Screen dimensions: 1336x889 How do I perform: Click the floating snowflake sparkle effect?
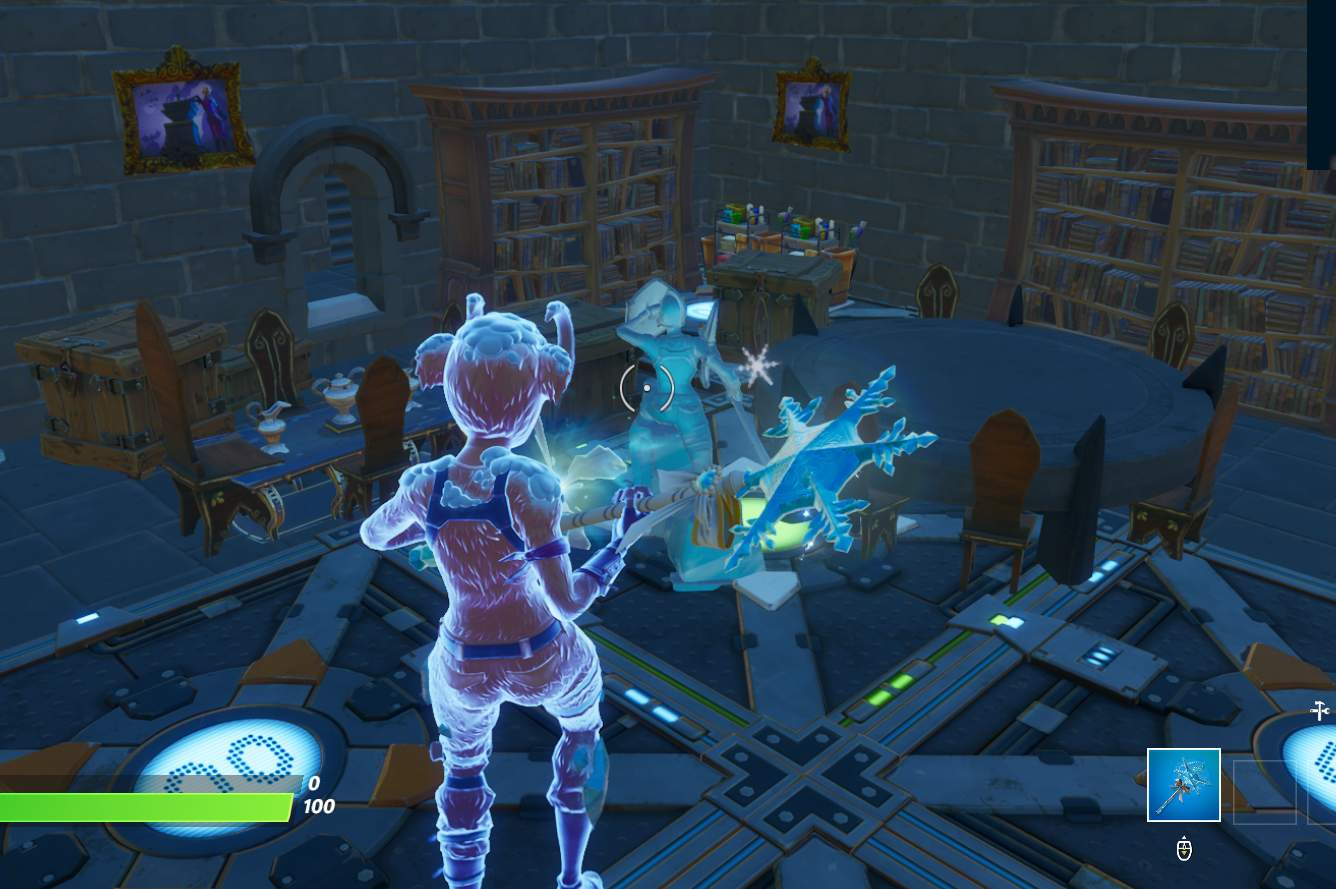pyautogui.click(x=757, y=365)
